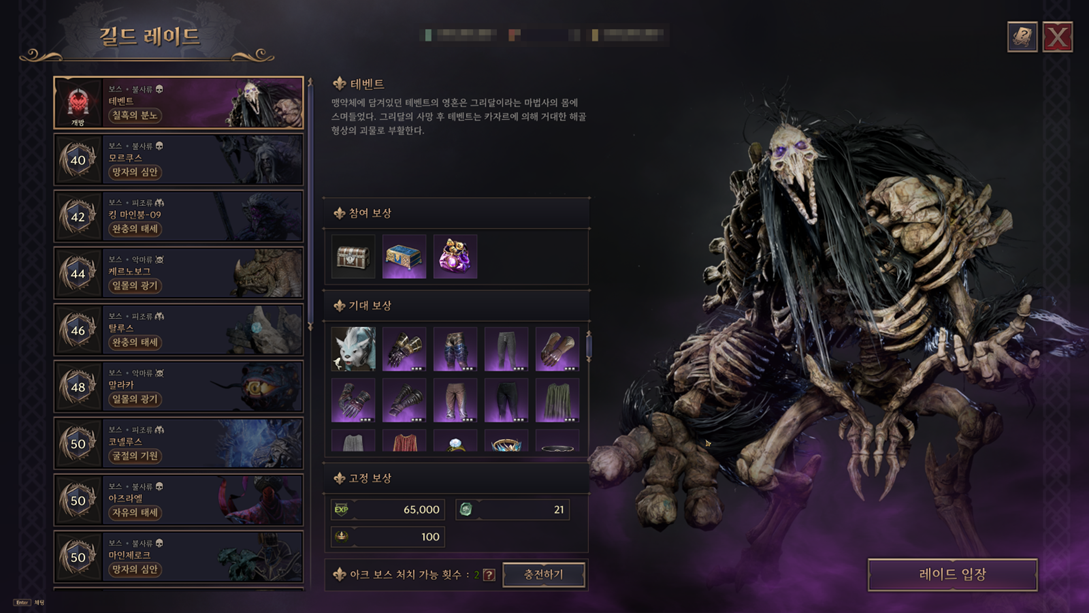Open the question mark boss-kill tooltip
The height and width of the screenshot is (613, 1089).
(x=489, y=575)
